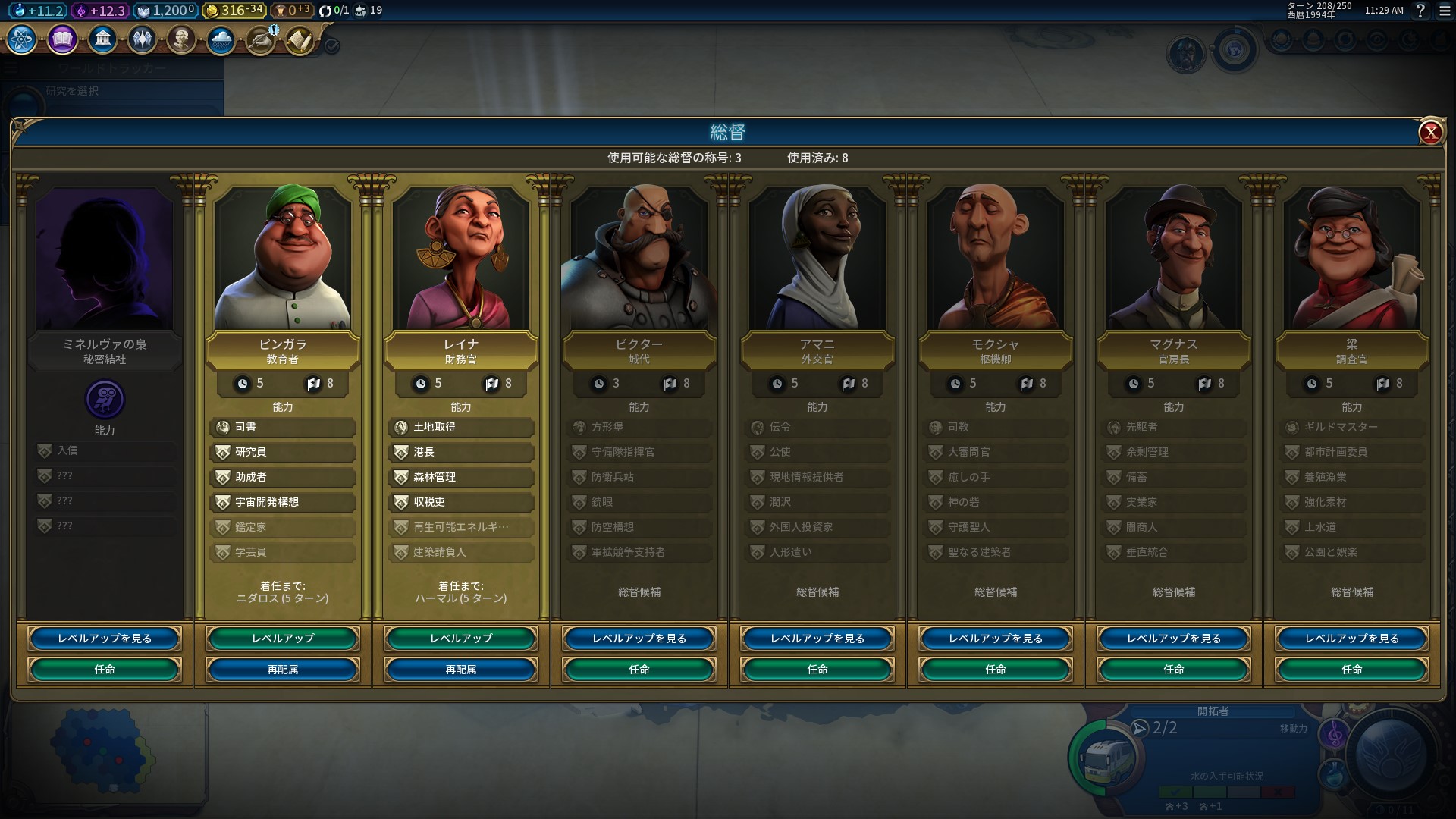Open the Civilopedia help question mark
Viewport: 1456px width, 819px height.
(x=1421, y=11)
